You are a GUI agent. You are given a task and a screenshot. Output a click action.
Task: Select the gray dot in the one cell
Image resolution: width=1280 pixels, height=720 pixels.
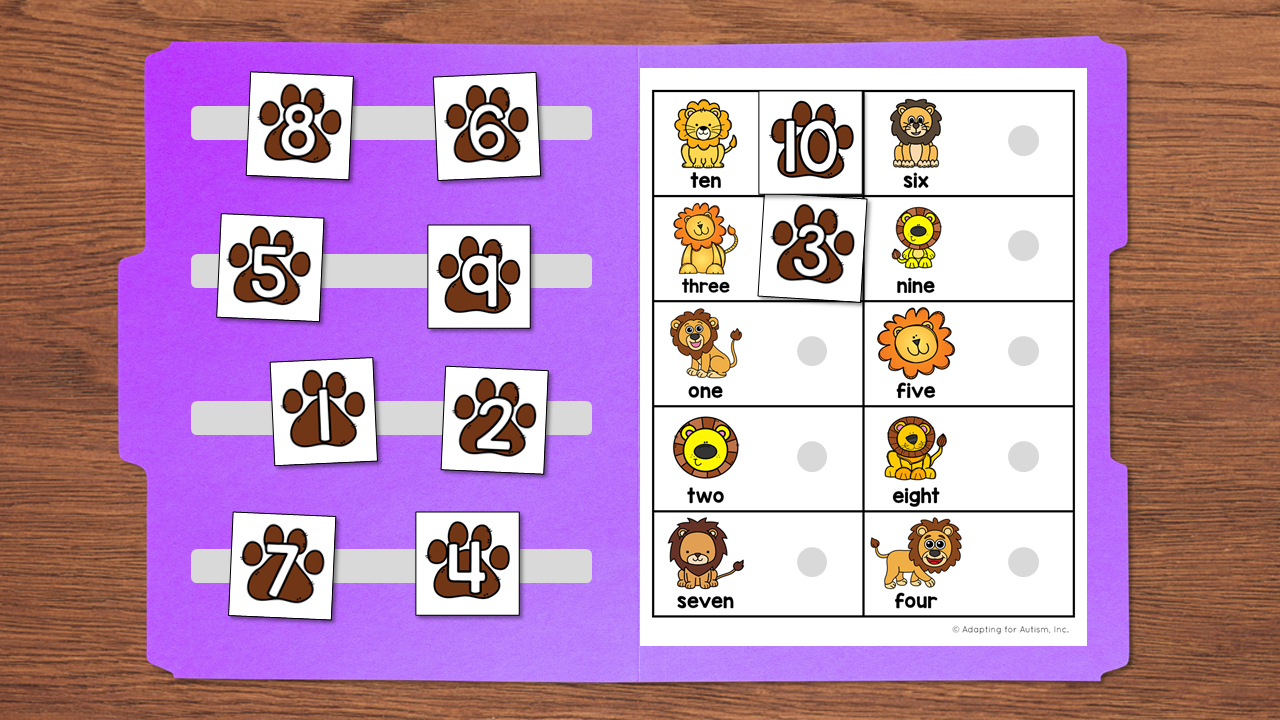pos(812,351)
